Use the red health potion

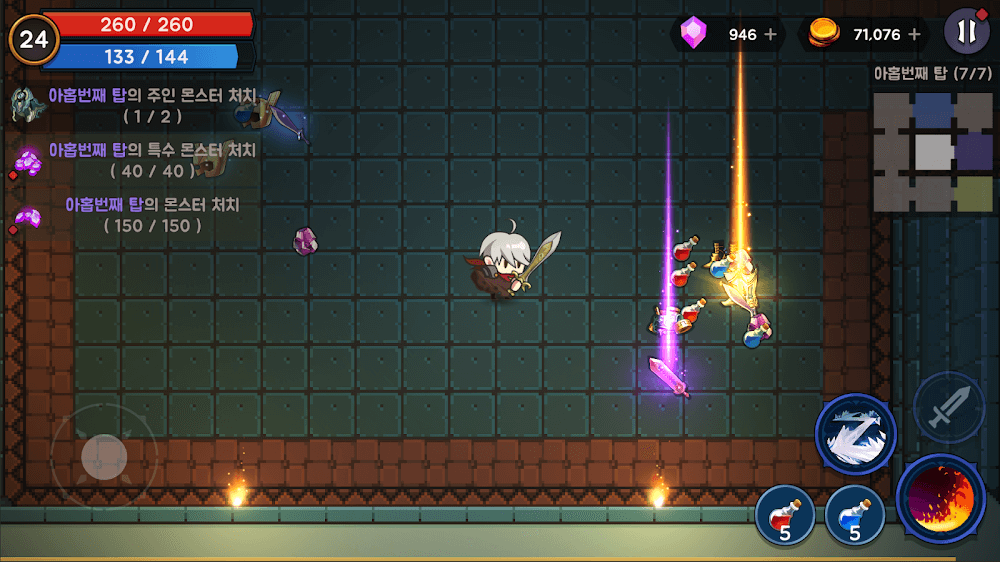(783, 512)
